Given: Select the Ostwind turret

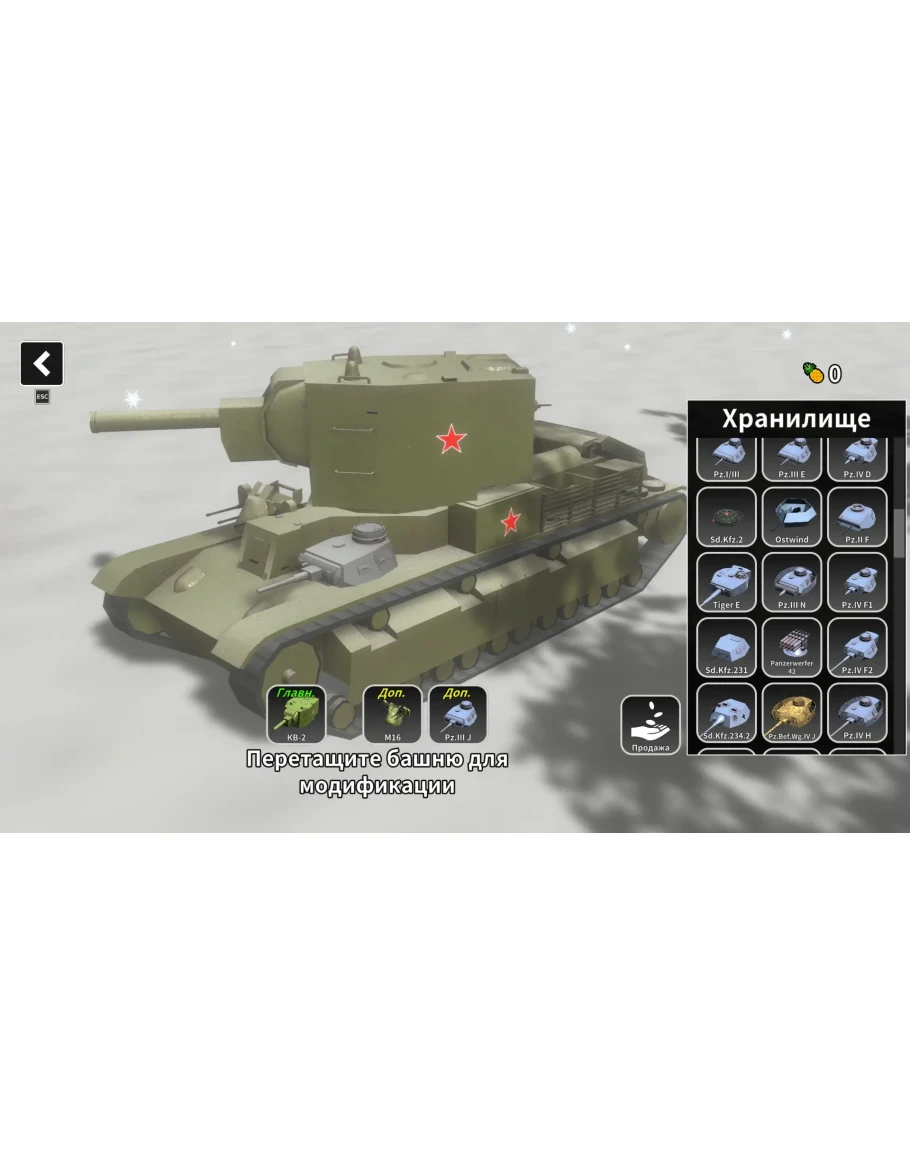Looking at the screenshot, I should [792, 516].
